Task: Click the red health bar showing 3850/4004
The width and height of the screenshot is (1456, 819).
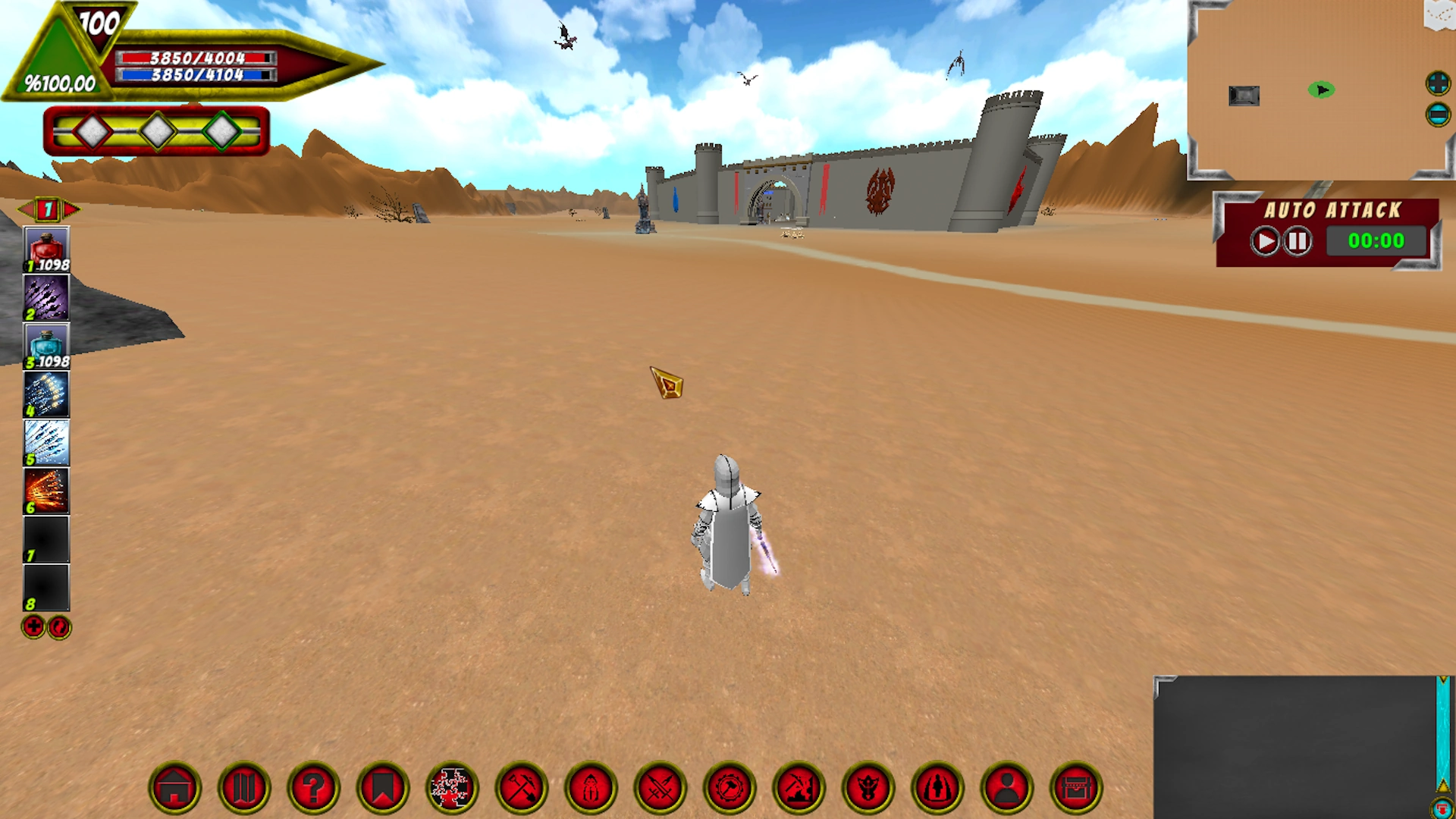Action: click(x=193, y=57)
